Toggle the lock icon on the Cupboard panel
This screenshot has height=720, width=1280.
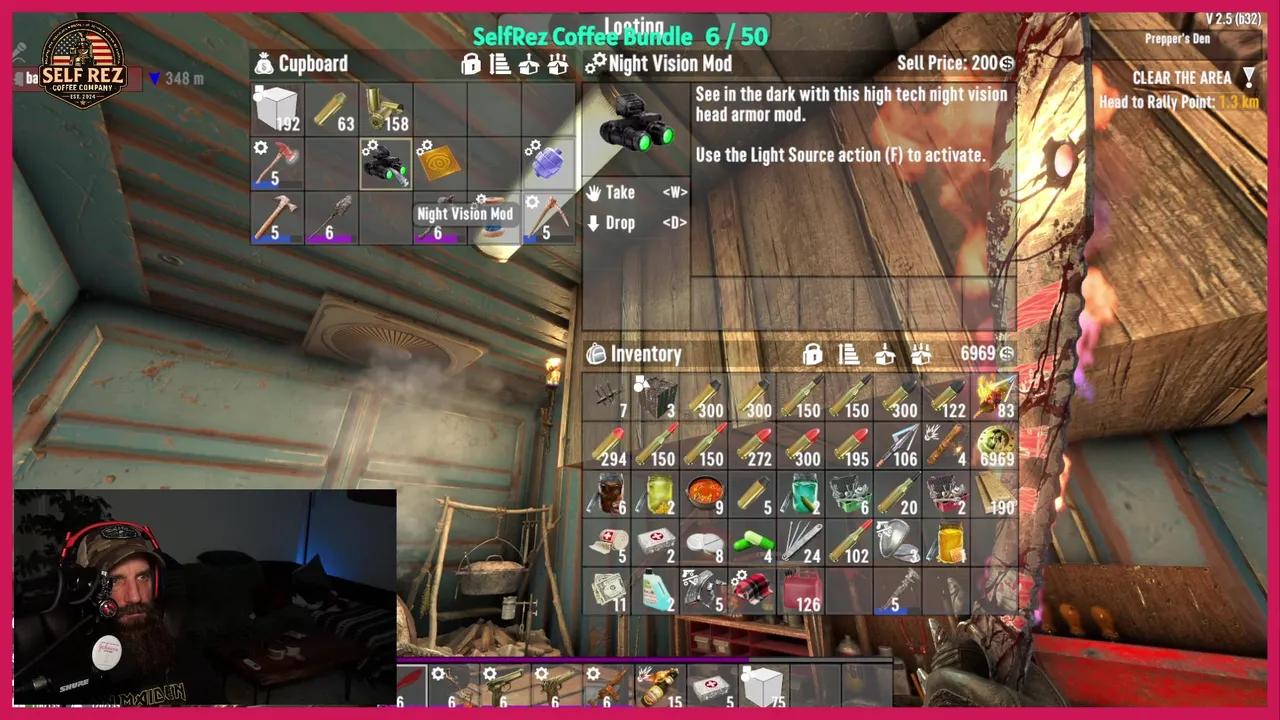point(470,64)
